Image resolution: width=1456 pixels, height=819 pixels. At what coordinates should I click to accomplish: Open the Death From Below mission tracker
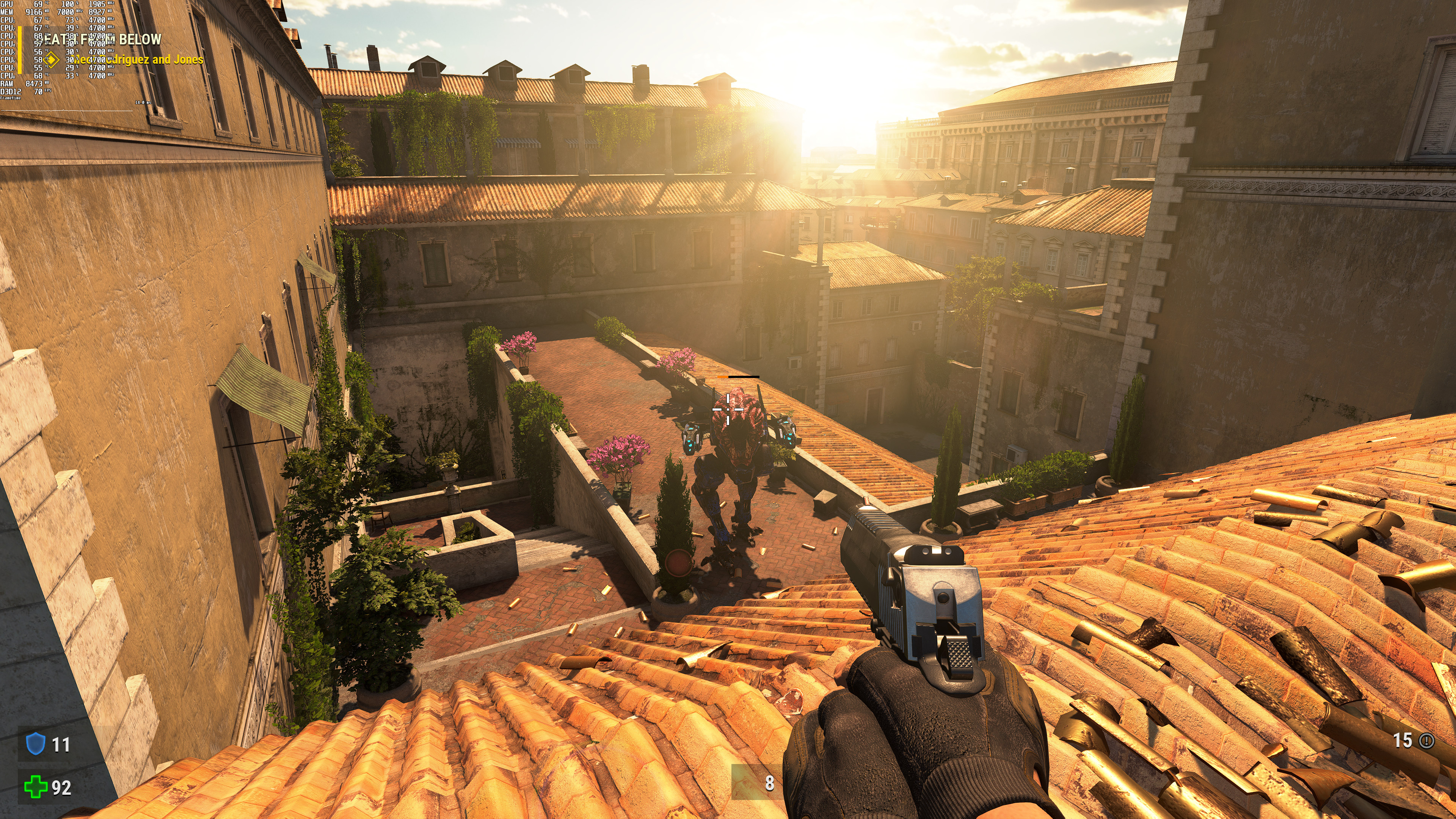pyautogui.click(x=103, y=39)
